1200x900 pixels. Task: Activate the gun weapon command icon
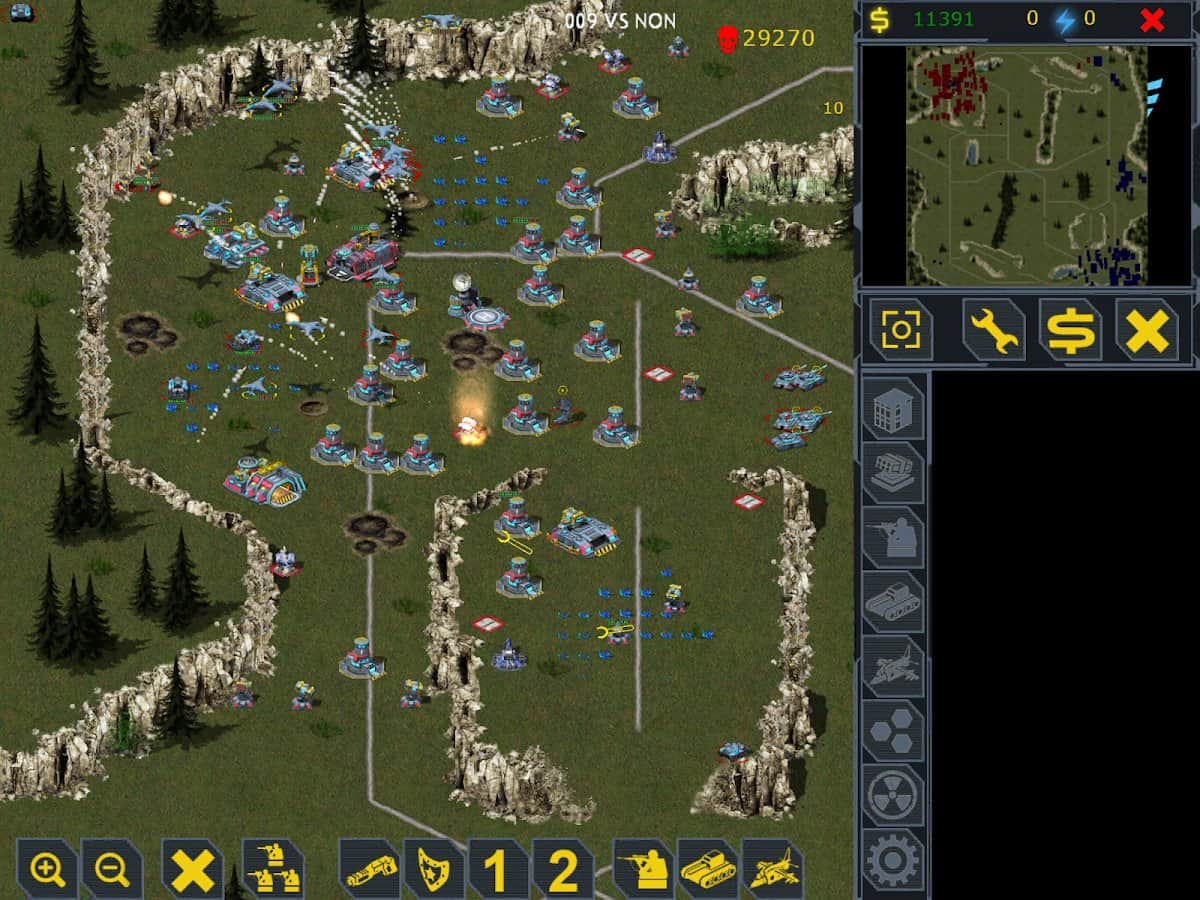tap(370, 869)
